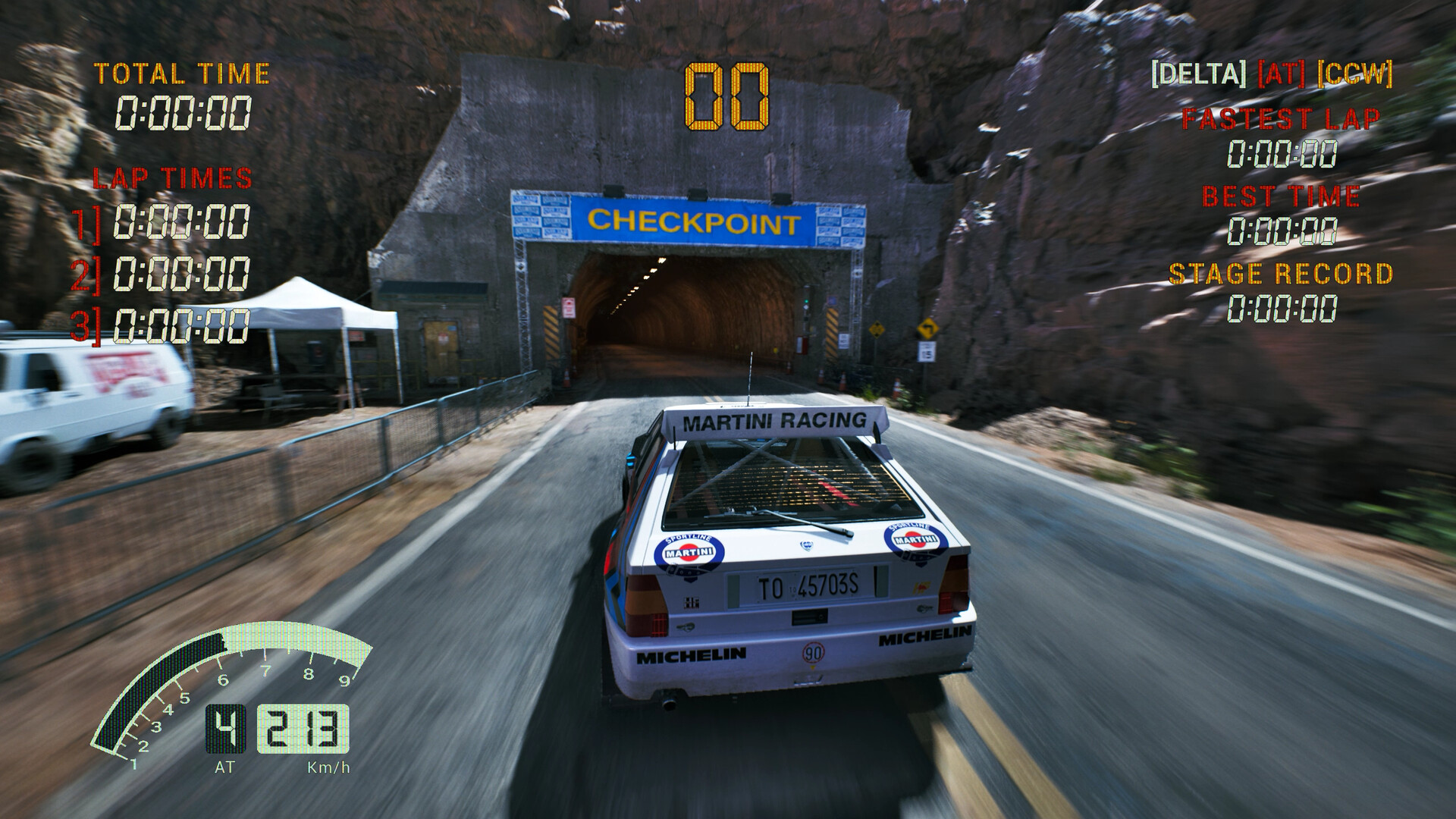Click the FASTEST LAP label
This screenshot has width=1456, height=819.
tap(1282, 118)
